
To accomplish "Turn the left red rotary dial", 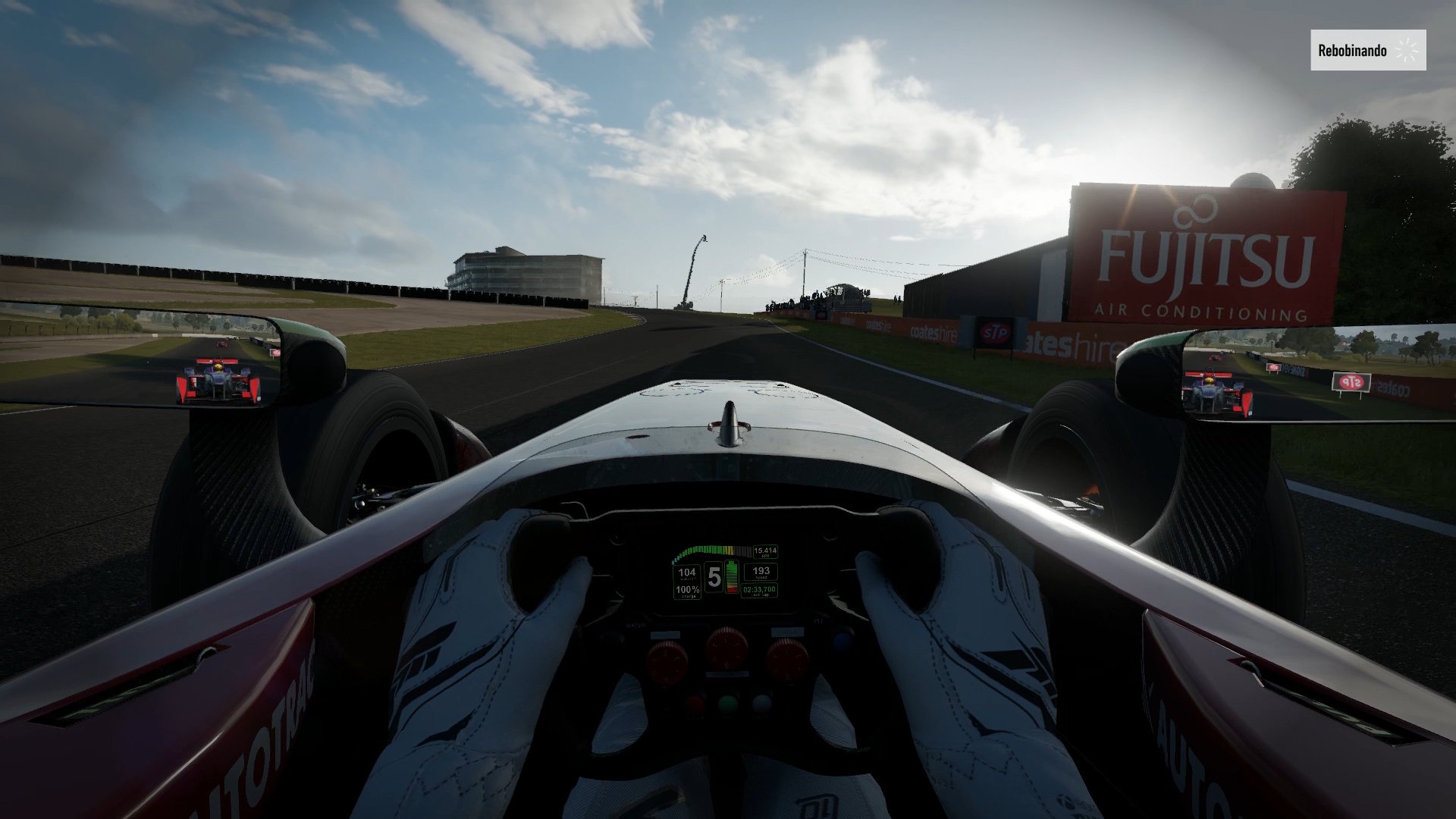I will click(667, 661).
